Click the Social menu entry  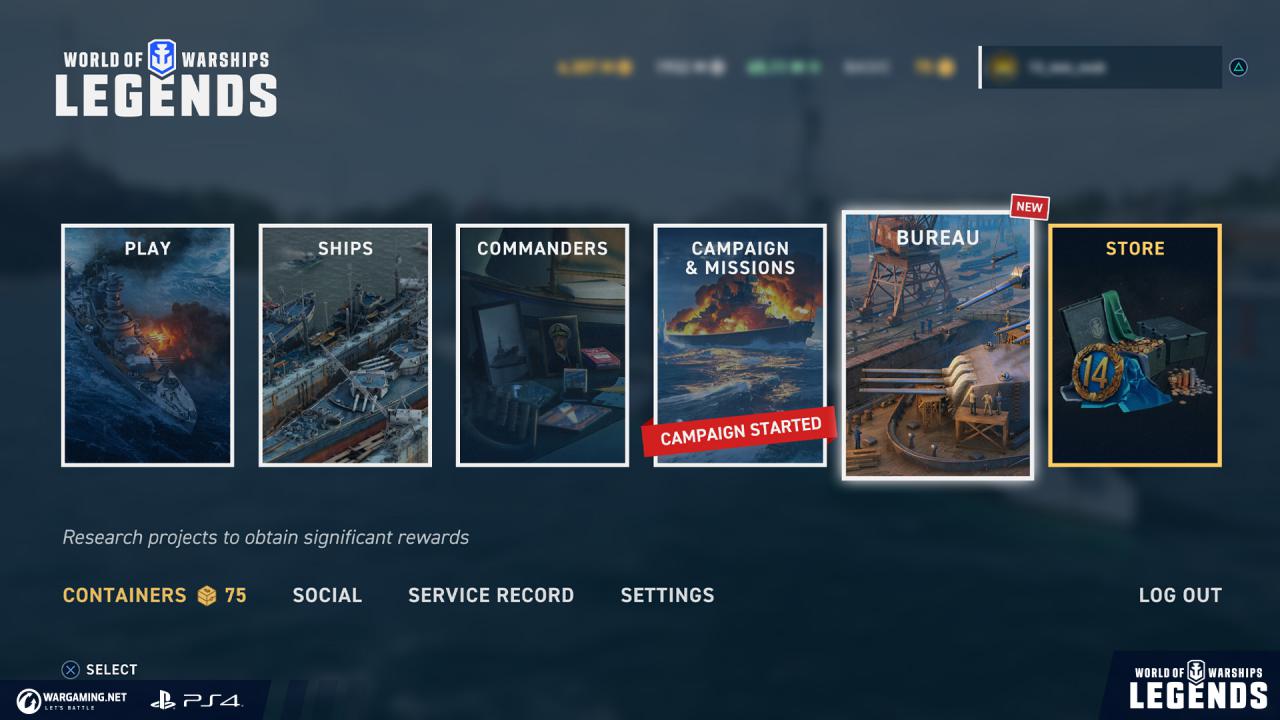(x=327, y=595)
